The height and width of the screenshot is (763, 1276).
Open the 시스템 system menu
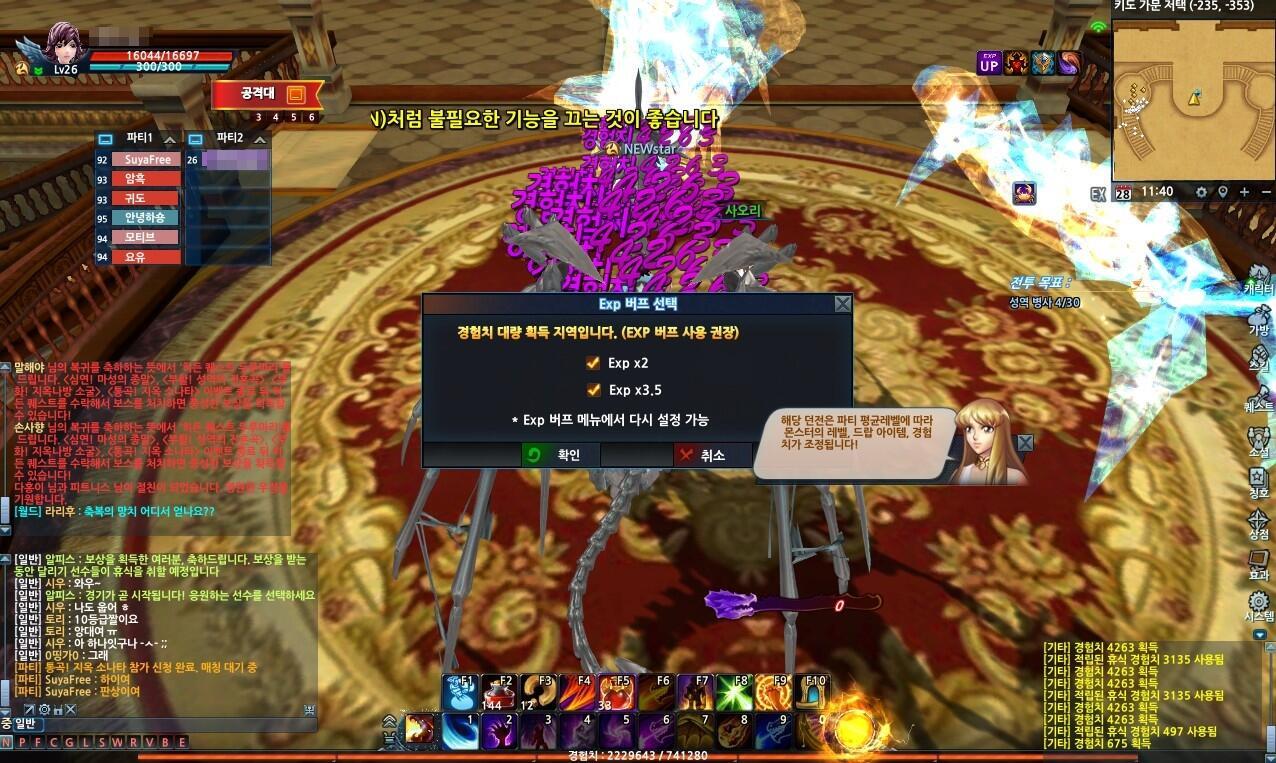(x=1258, y=605)
